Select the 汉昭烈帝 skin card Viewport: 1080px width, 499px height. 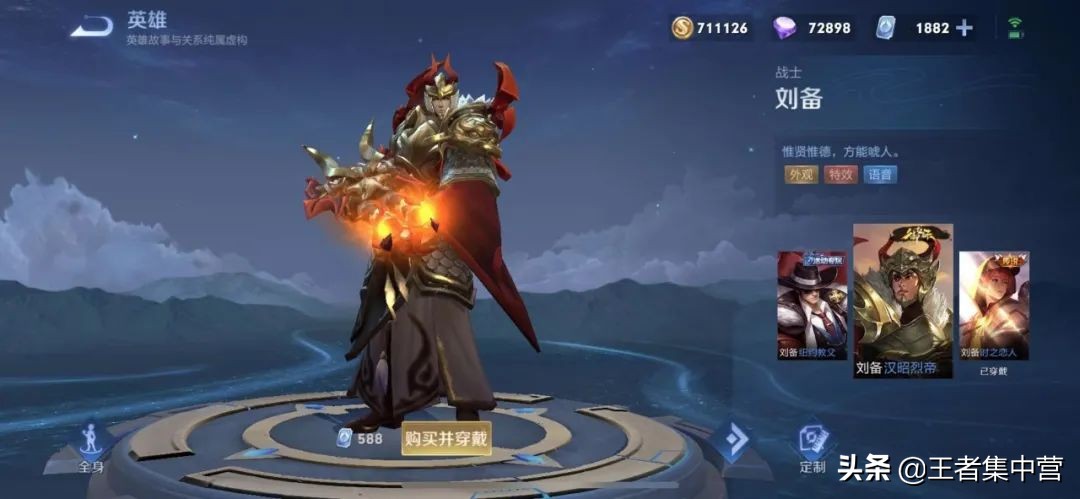coord(903,300)
